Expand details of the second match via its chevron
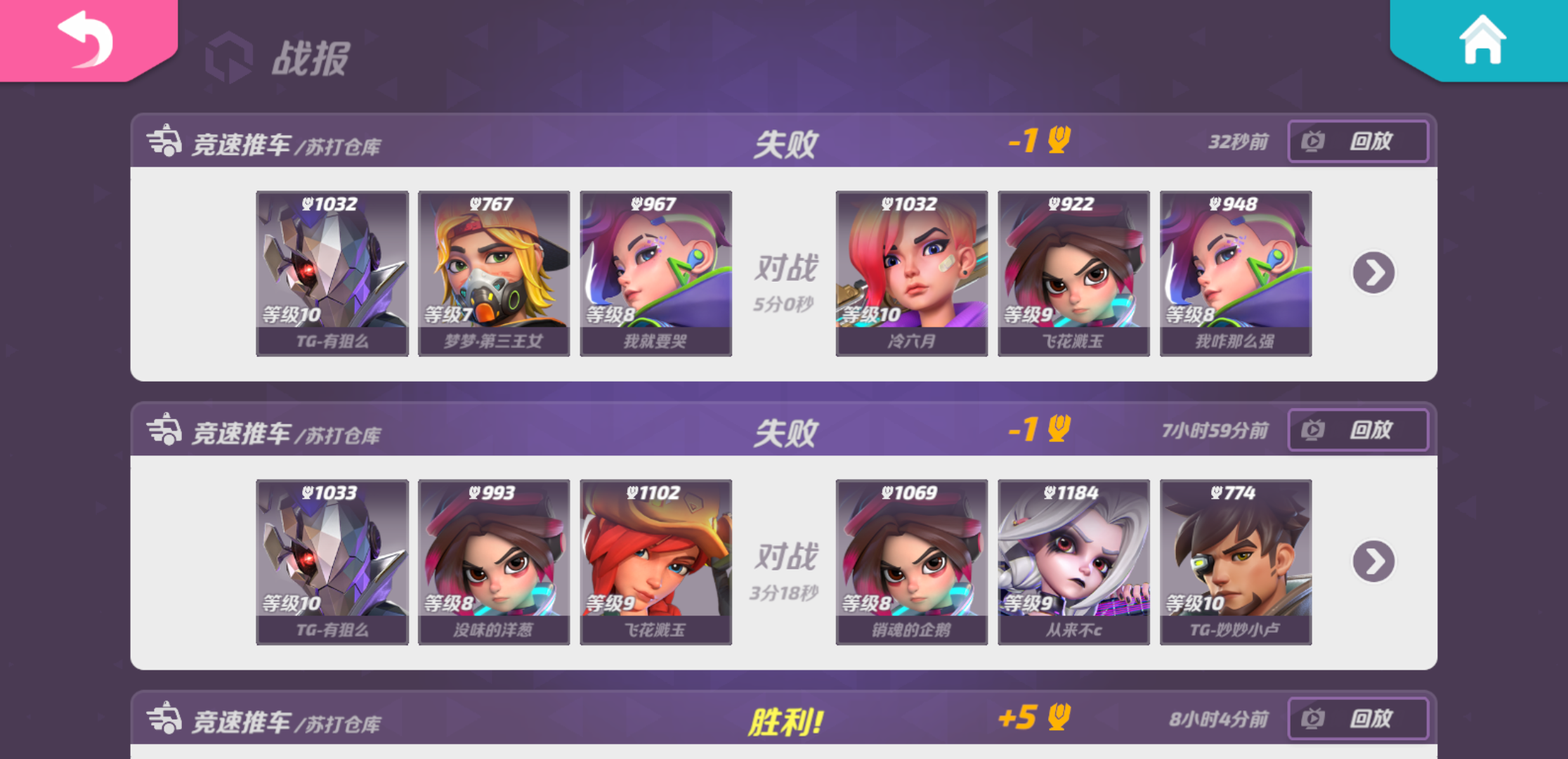1568x759 pixels. pyautogui.click(x=1373, y=561)
